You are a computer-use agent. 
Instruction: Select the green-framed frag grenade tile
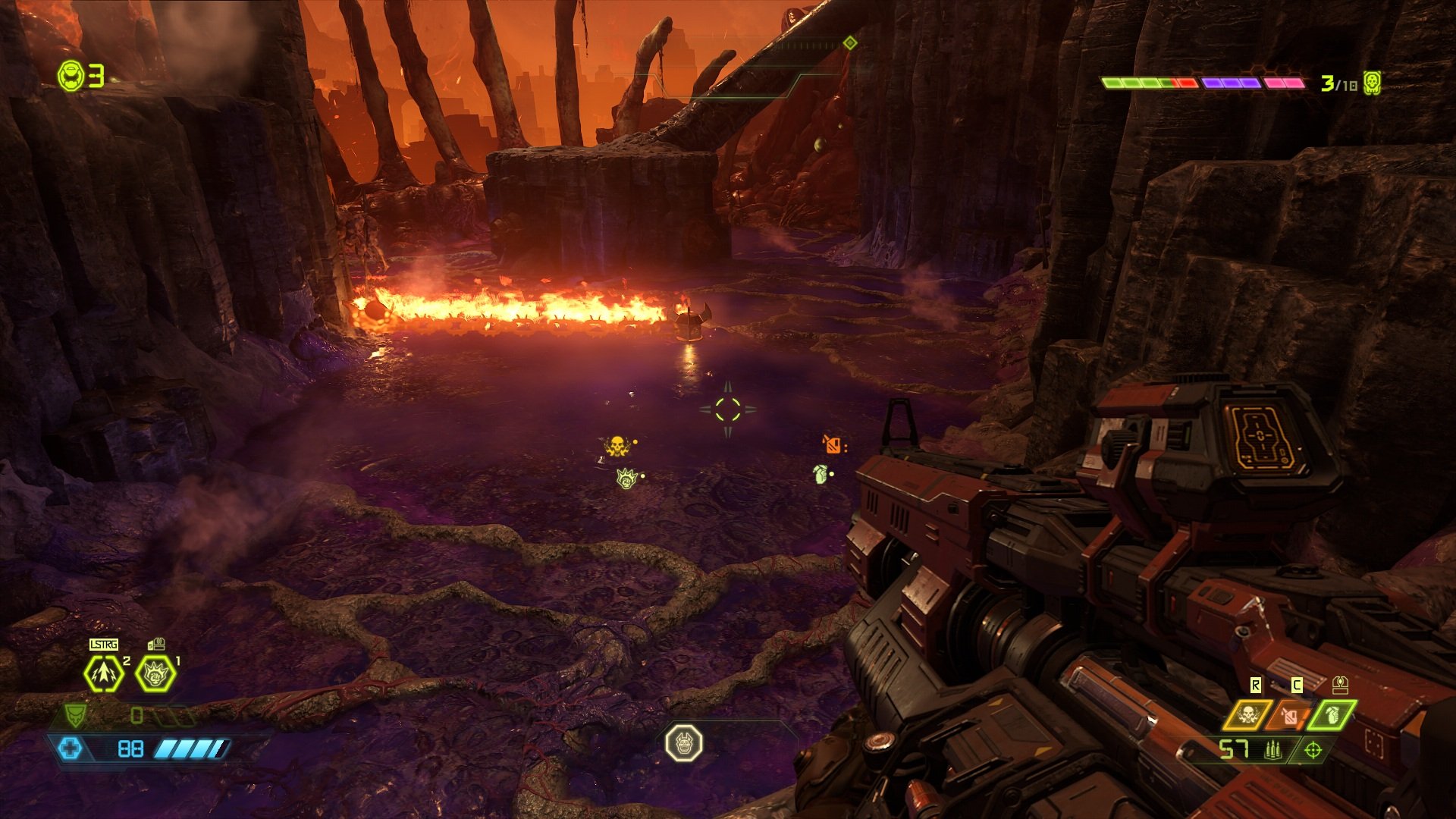[x=1333, y=715]
